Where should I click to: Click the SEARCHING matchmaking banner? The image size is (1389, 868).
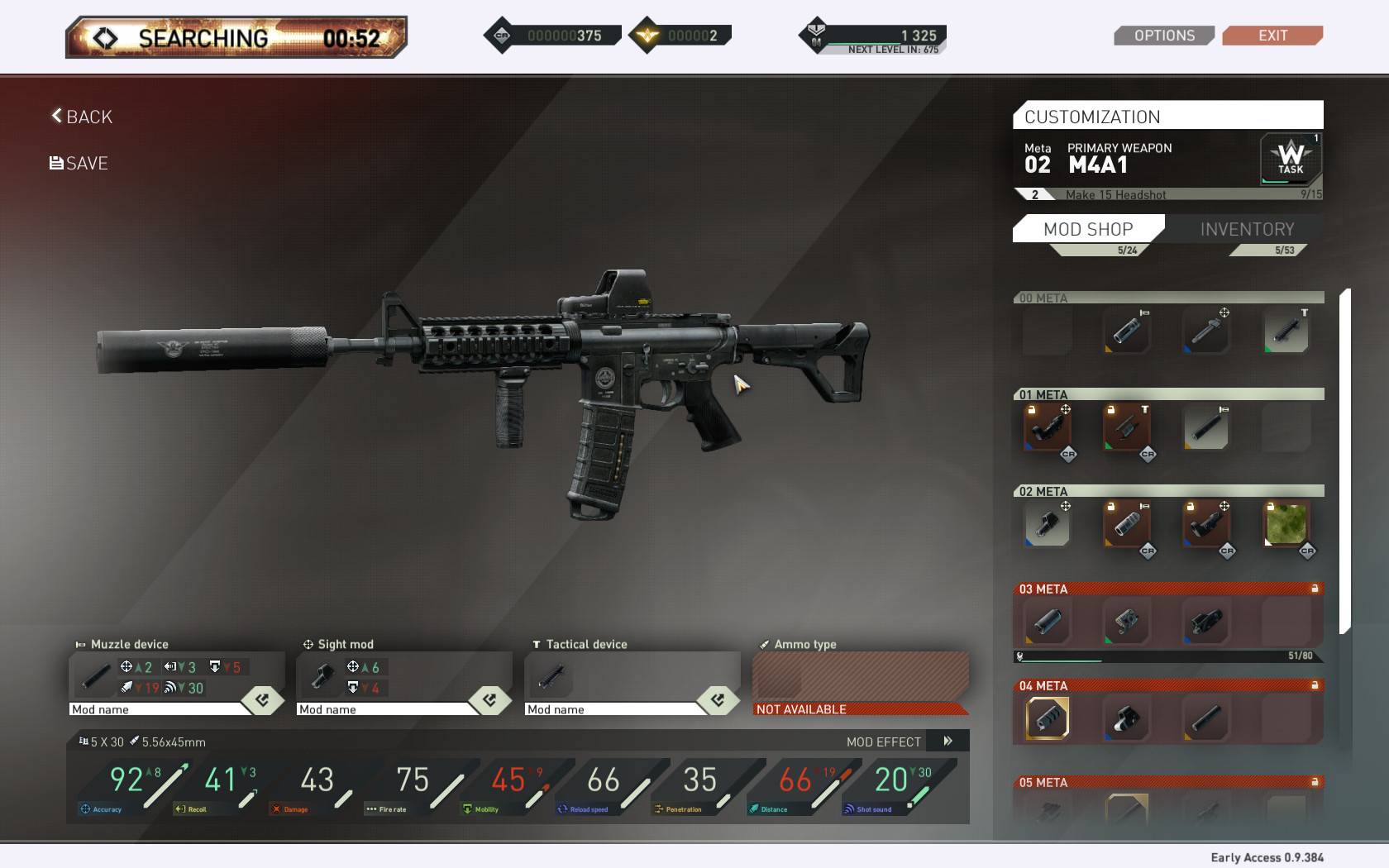point(236,38)
